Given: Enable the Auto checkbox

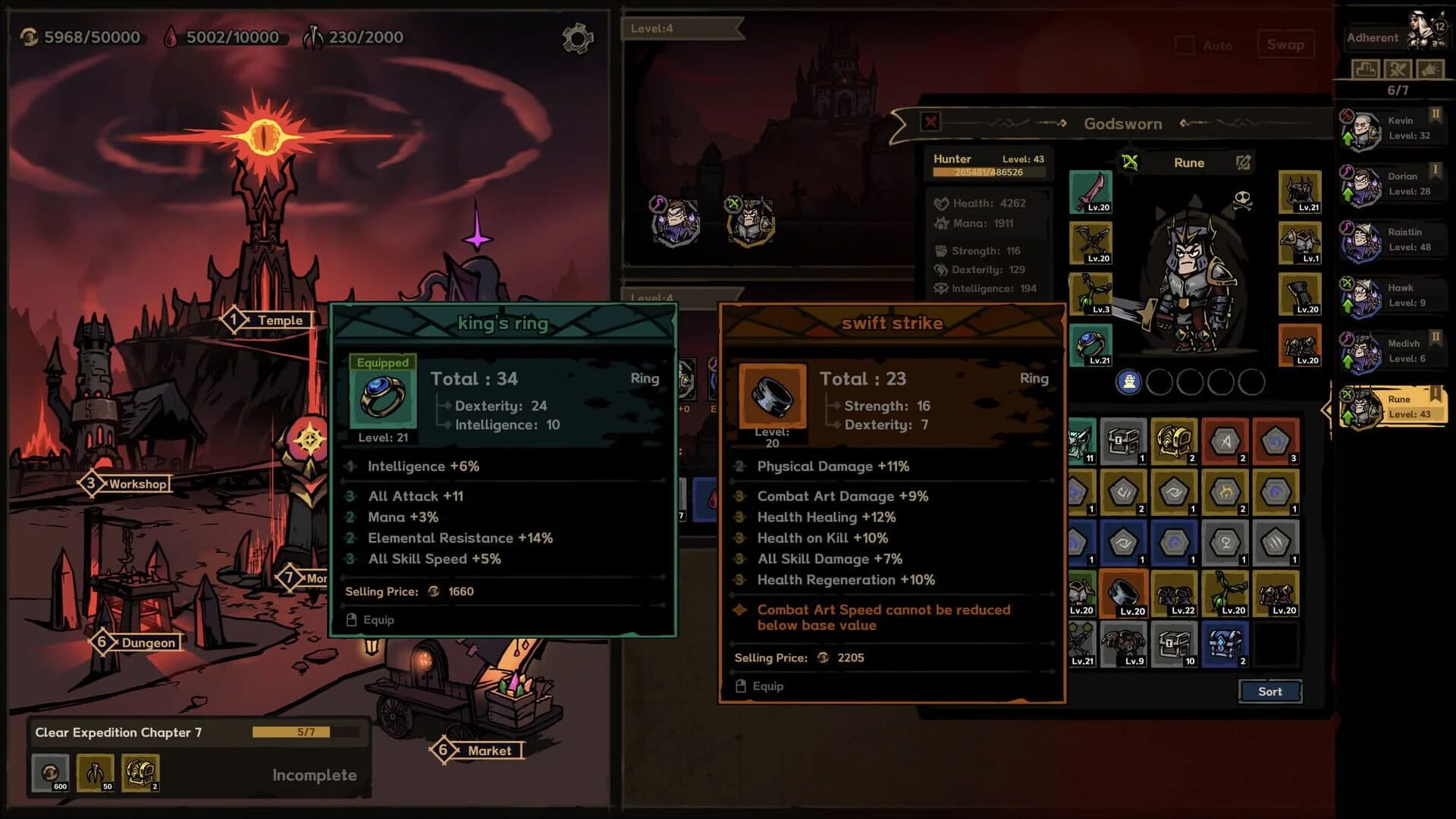Looking at the screenshot, I should (x=1184, y=45).
